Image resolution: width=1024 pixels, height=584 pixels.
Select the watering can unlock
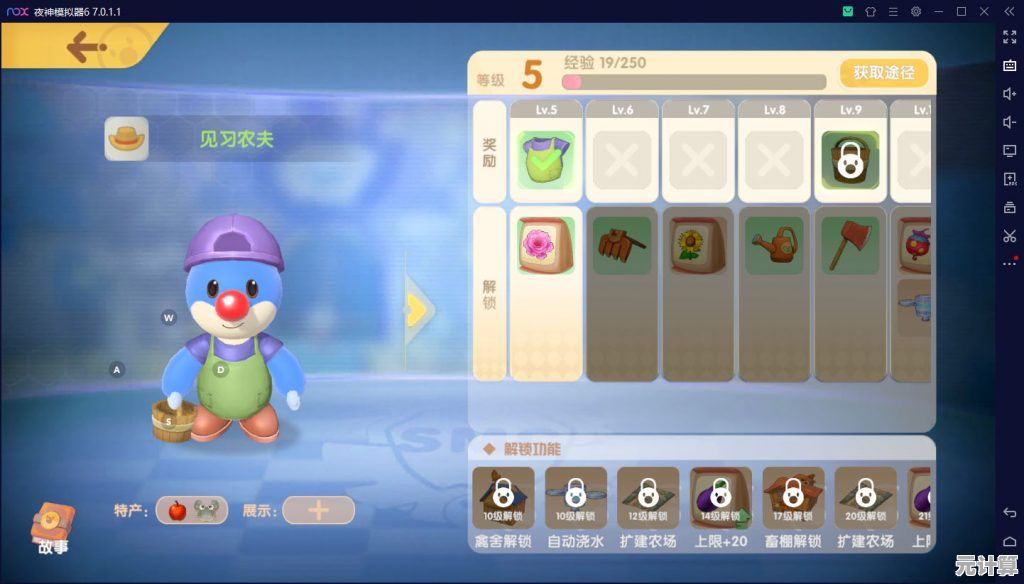[774, 246]
